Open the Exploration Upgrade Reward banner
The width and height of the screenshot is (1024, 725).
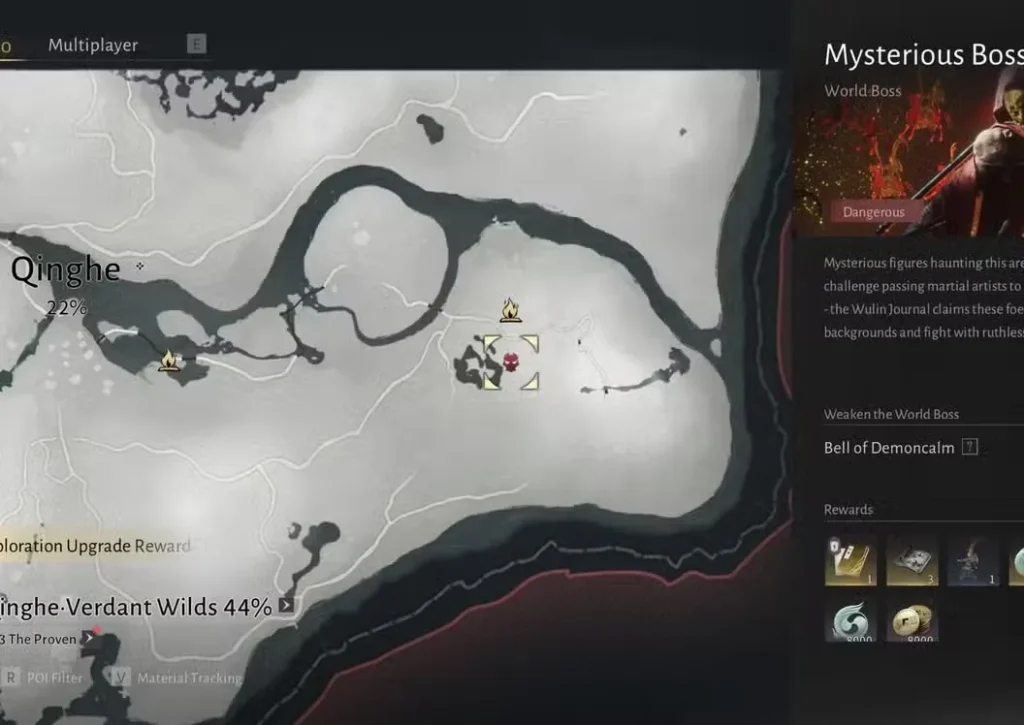pyautogui.click(x=95, y=545)
